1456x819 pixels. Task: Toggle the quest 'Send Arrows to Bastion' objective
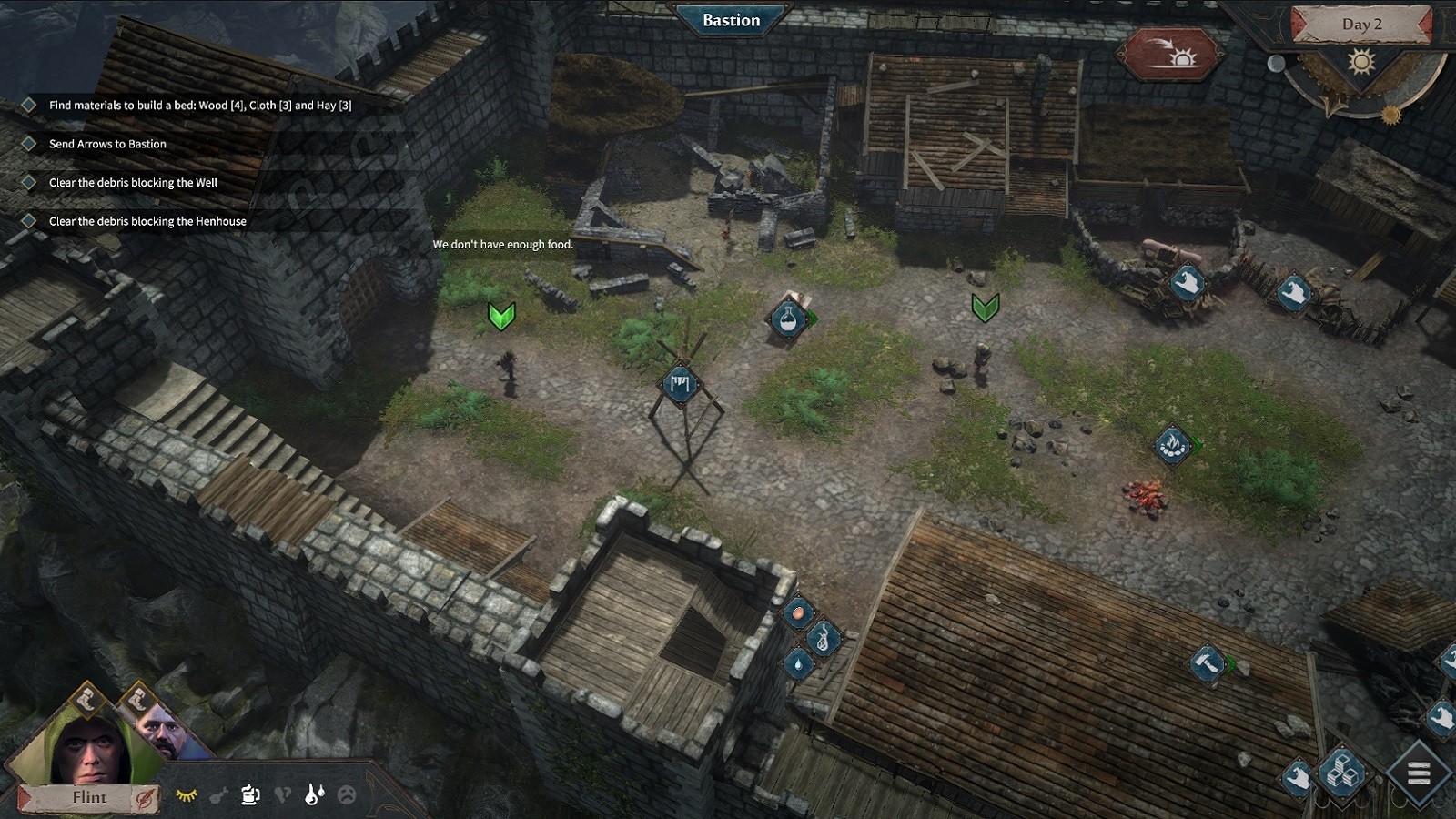(x=26, y=143)
